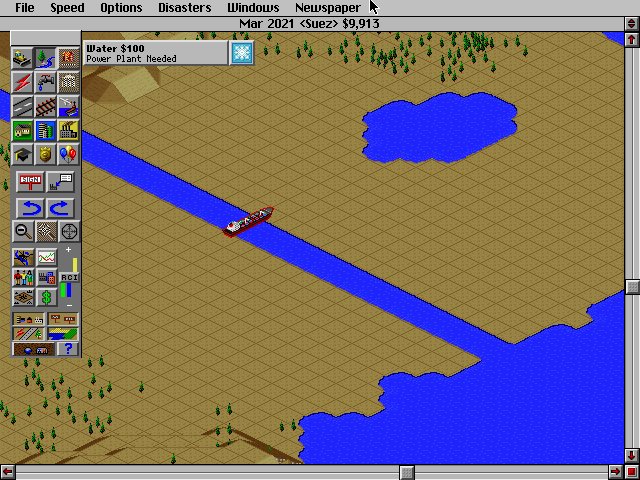640x480 pixels.
Task: Select the water faucet tool
Action: (x=45, y=82)
